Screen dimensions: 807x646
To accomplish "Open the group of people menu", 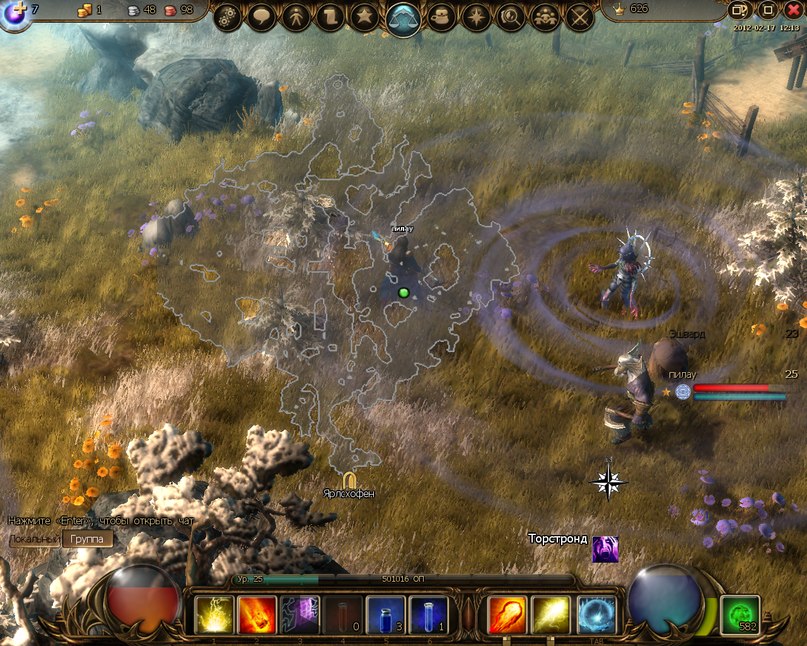I will pos(545,17).
